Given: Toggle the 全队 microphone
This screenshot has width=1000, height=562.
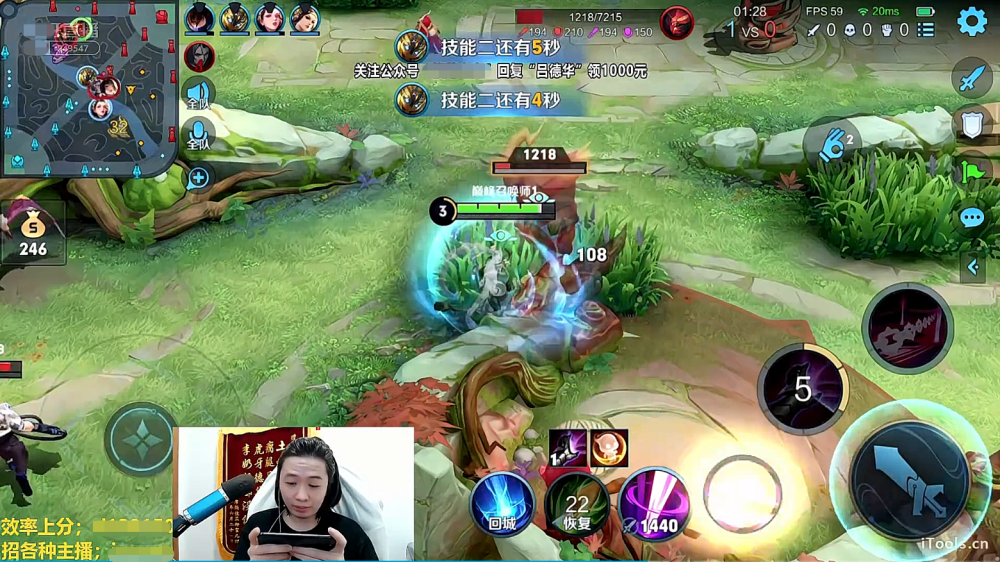Looking at the screenshot, I should [x=198, y=135].
